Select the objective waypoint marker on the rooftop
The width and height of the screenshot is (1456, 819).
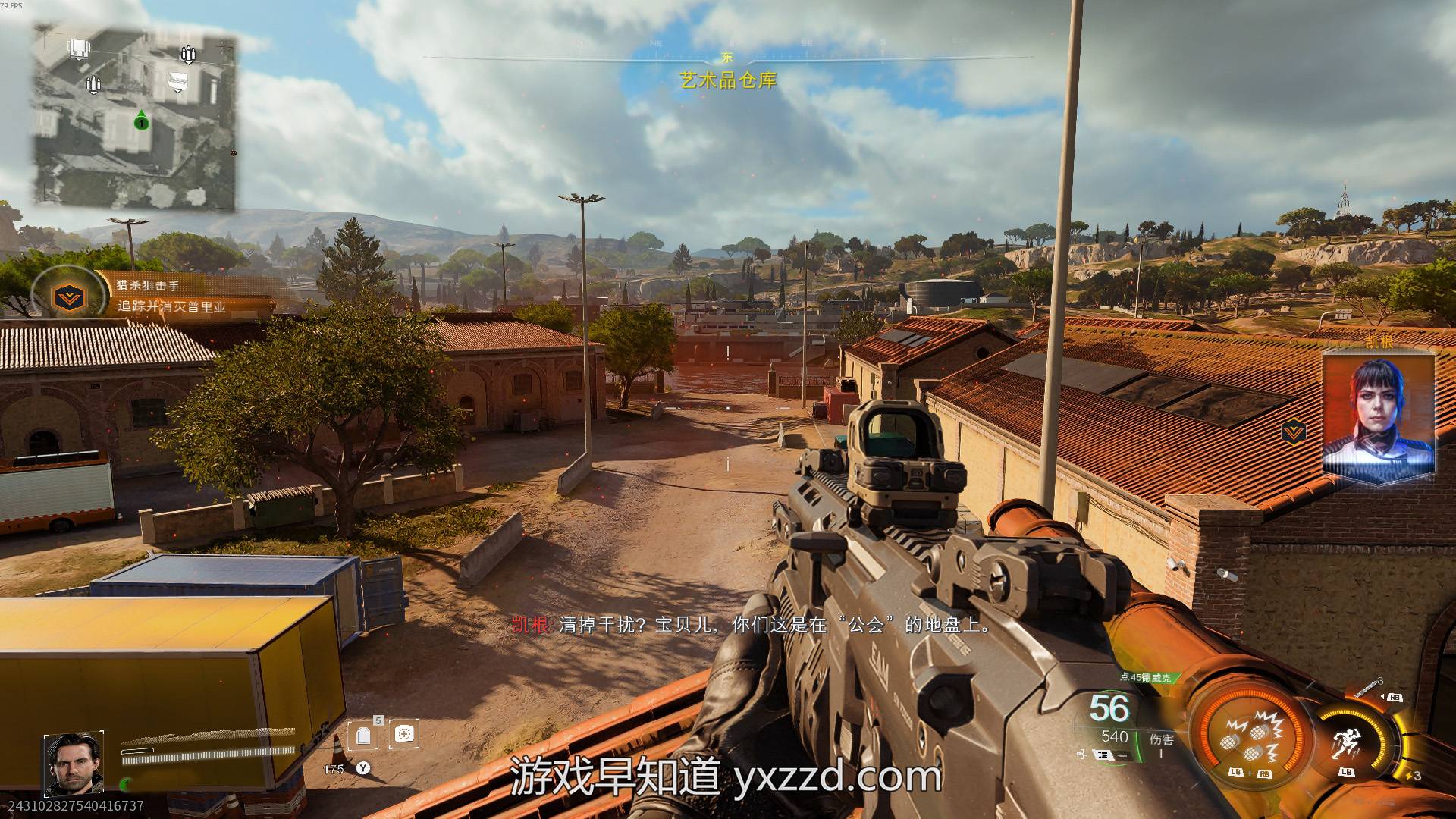coord(1293,433)
